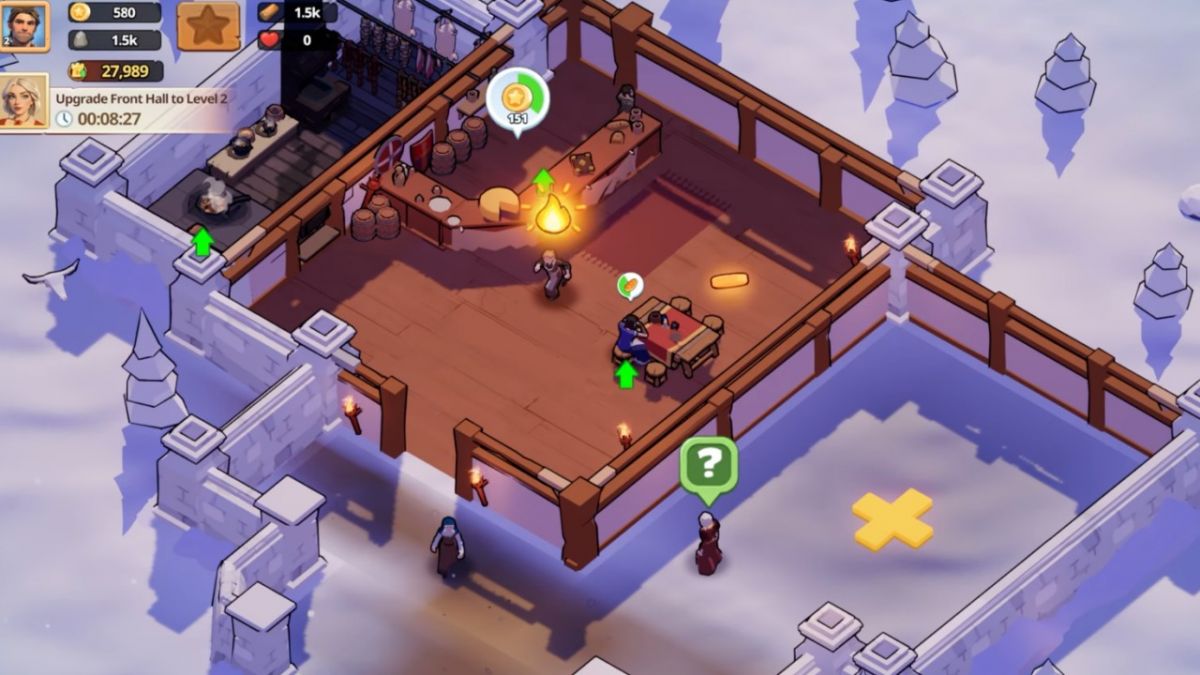The image size is (1200, 675).
Task: Open the player profile portrait
Action: pos(24,25)
